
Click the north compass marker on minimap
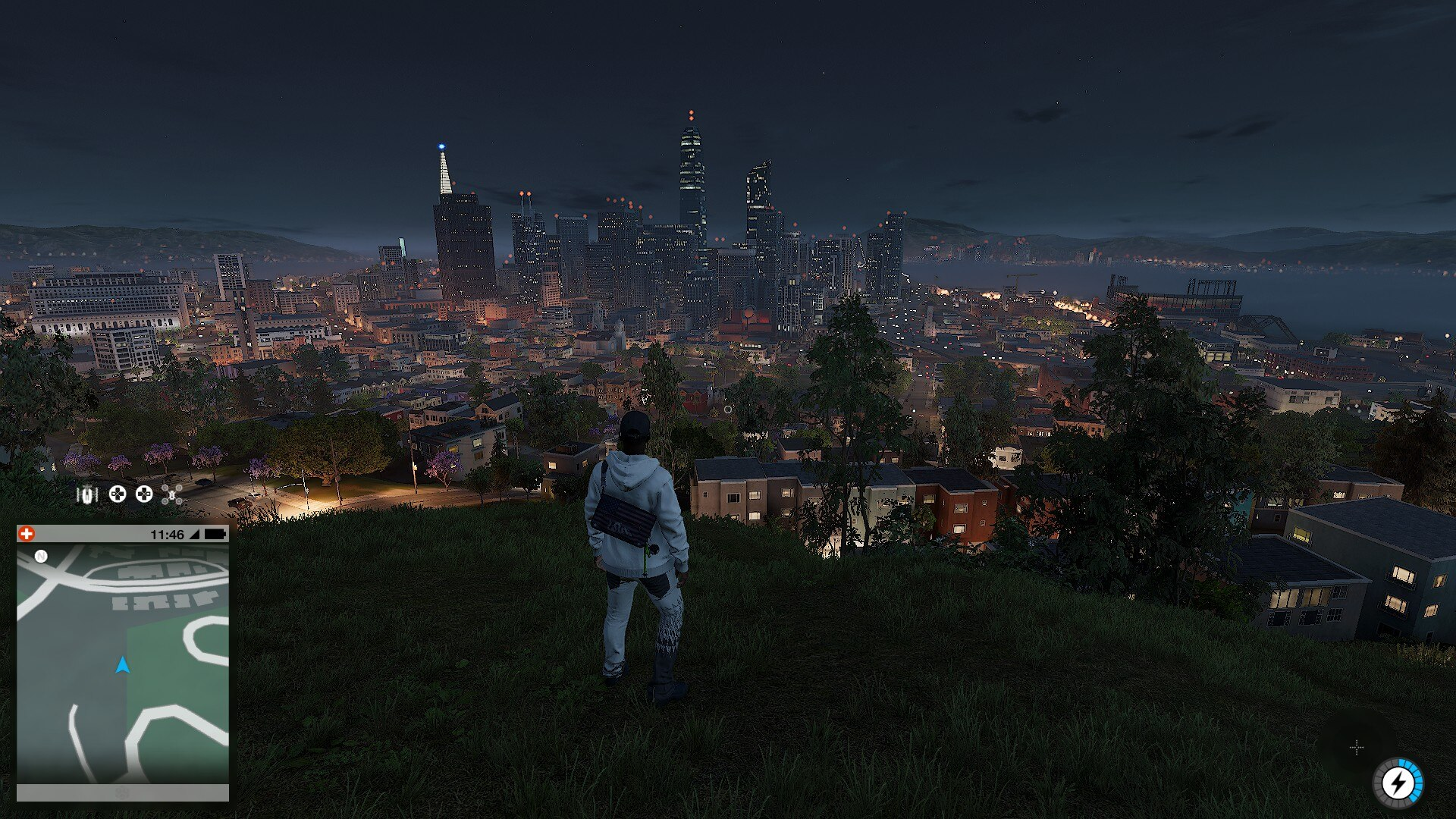(x=41, y=557)
